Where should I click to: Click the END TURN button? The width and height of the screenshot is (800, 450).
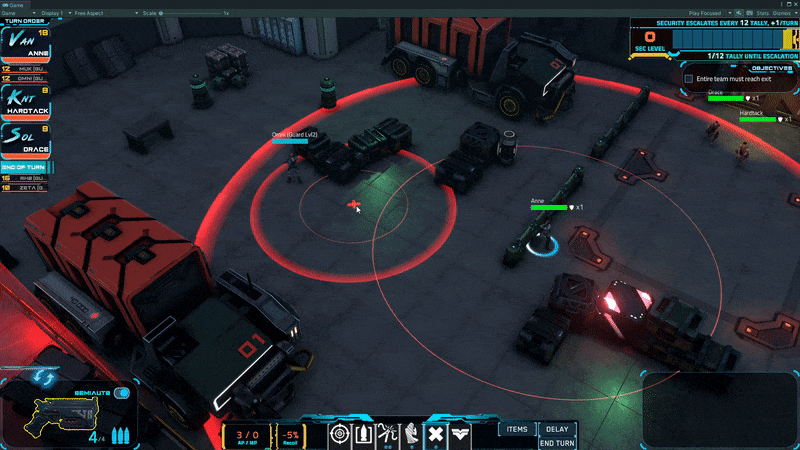(x=557, y=443)
